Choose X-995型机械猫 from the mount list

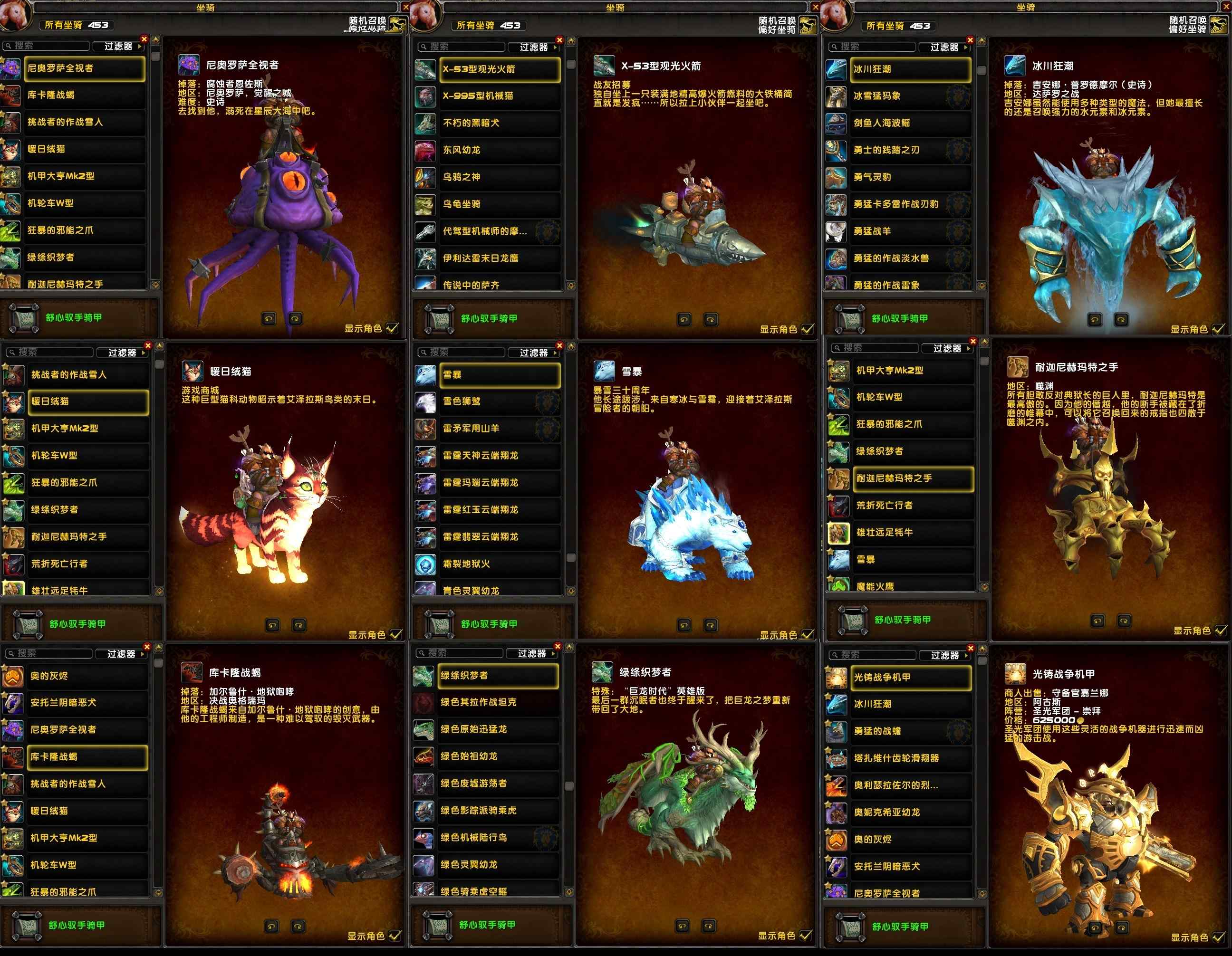click(499, 96)
